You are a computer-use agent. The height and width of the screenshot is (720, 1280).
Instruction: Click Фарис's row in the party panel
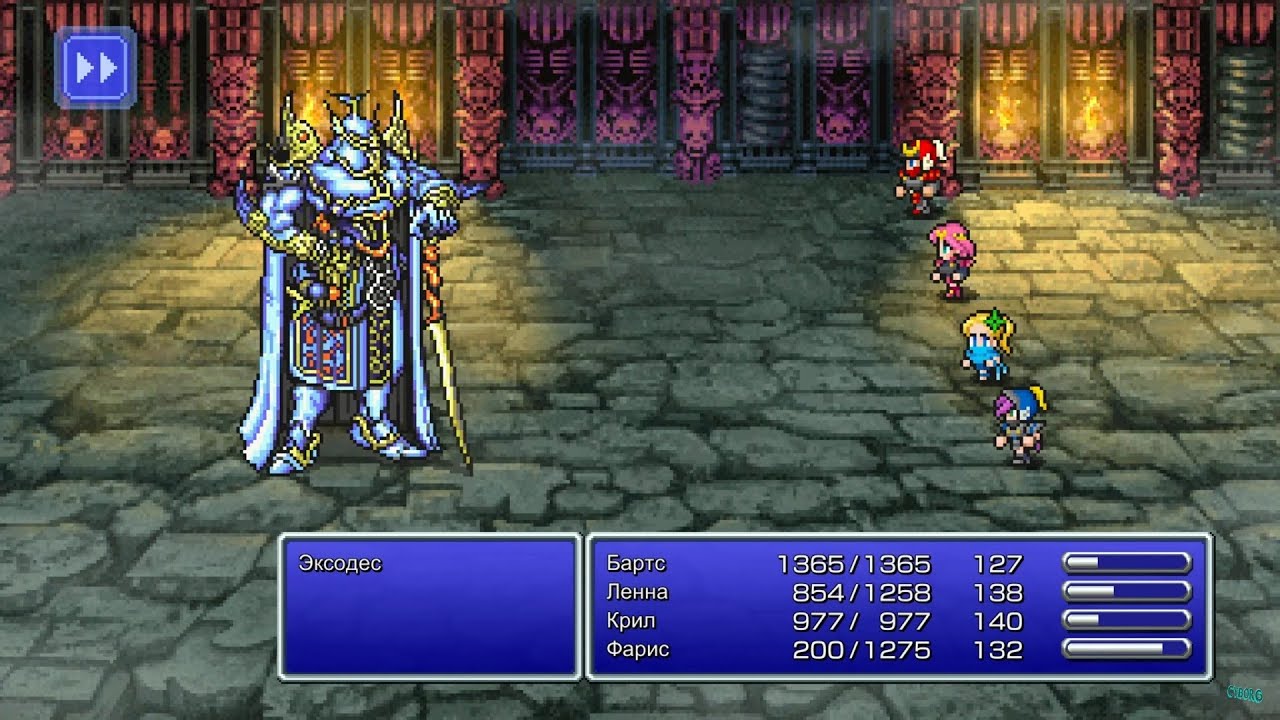[x=638, y=650]
